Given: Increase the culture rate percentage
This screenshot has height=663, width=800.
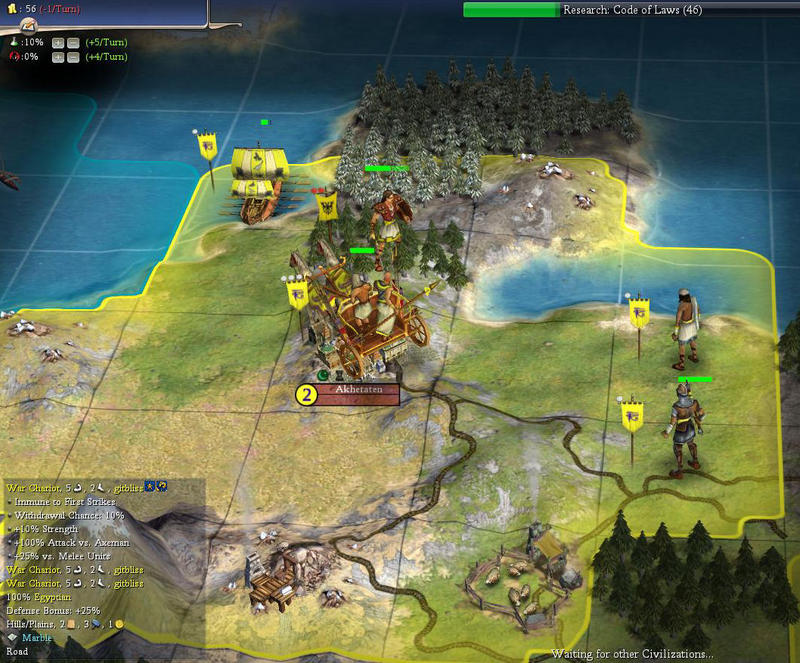Looking at the screenshot, I should (58, 57).
